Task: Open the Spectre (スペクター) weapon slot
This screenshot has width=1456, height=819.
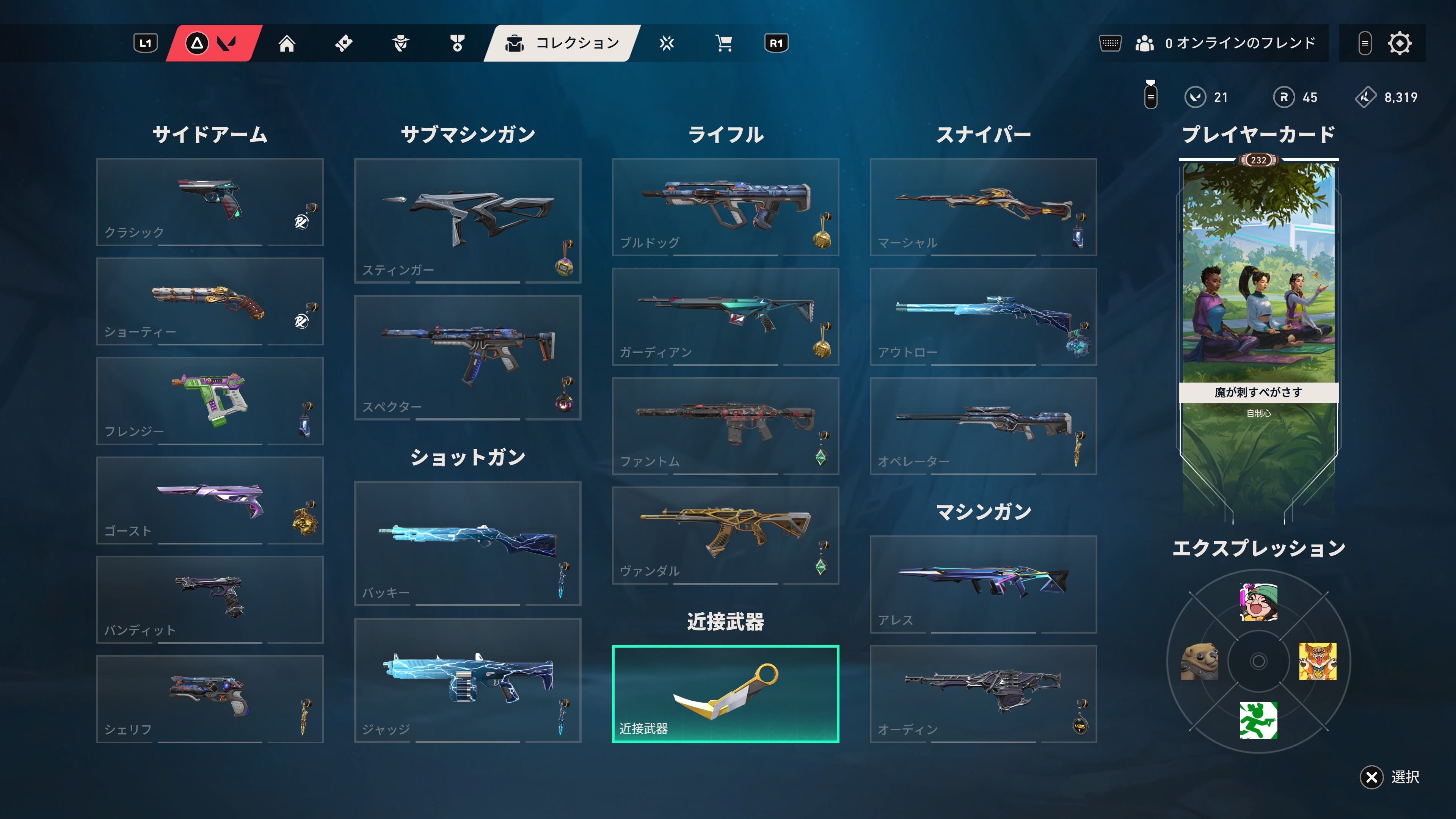Action: tap(468, 357)
